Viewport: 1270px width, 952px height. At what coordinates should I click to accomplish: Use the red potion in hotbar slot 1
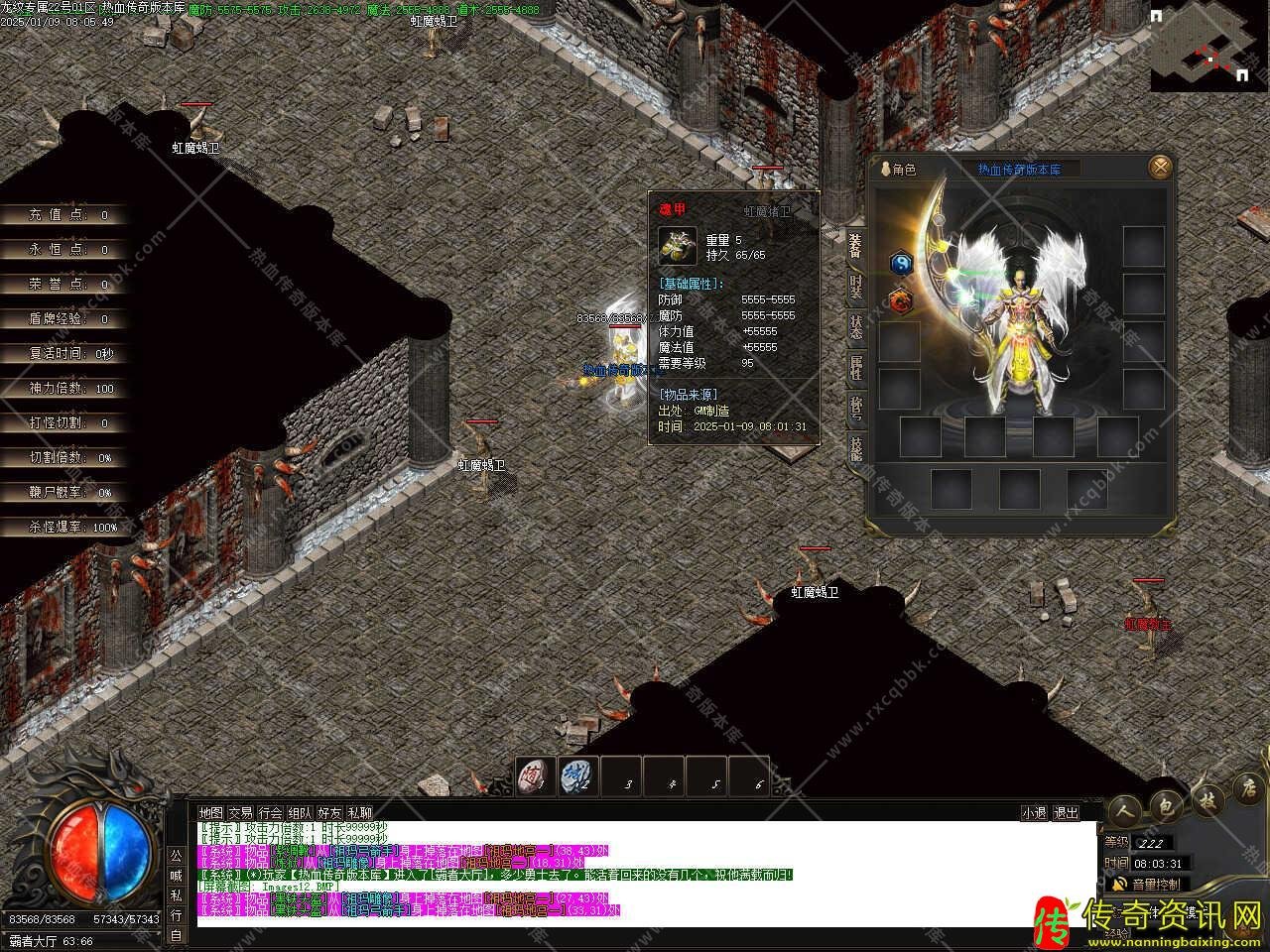click(x=536, y=776)
